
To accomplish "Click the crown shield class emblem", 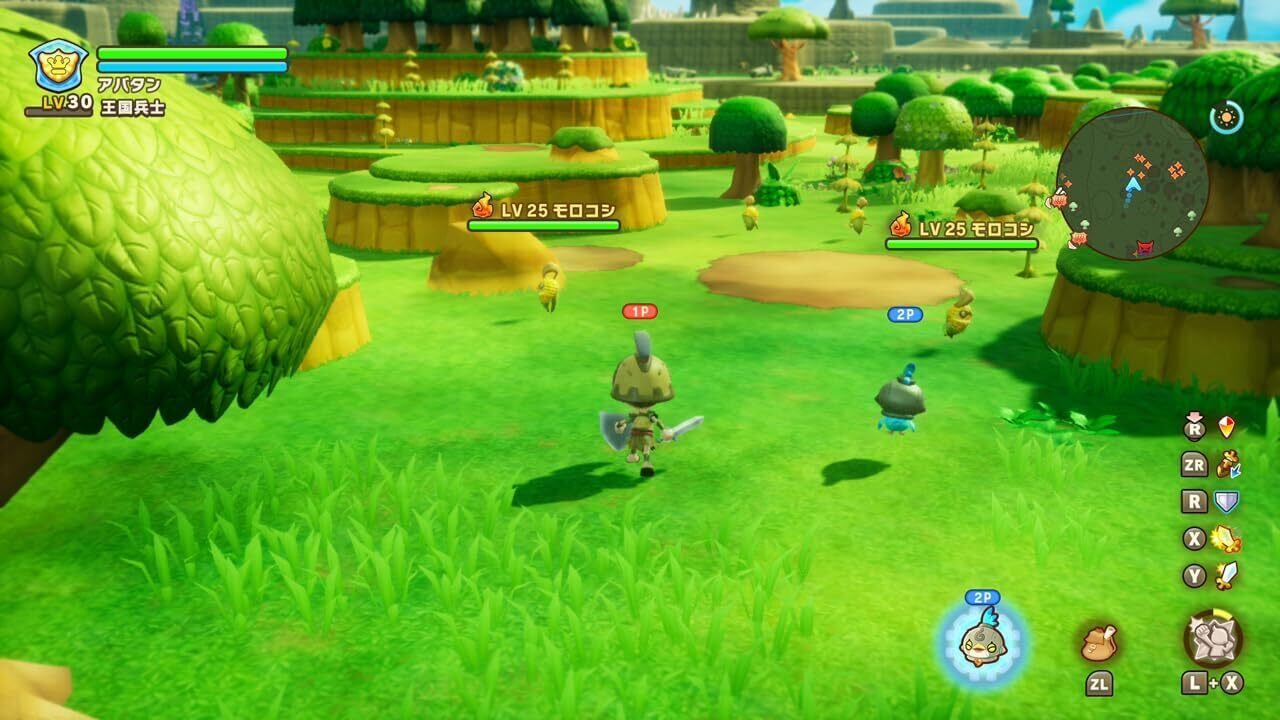I will click(59, 66).
